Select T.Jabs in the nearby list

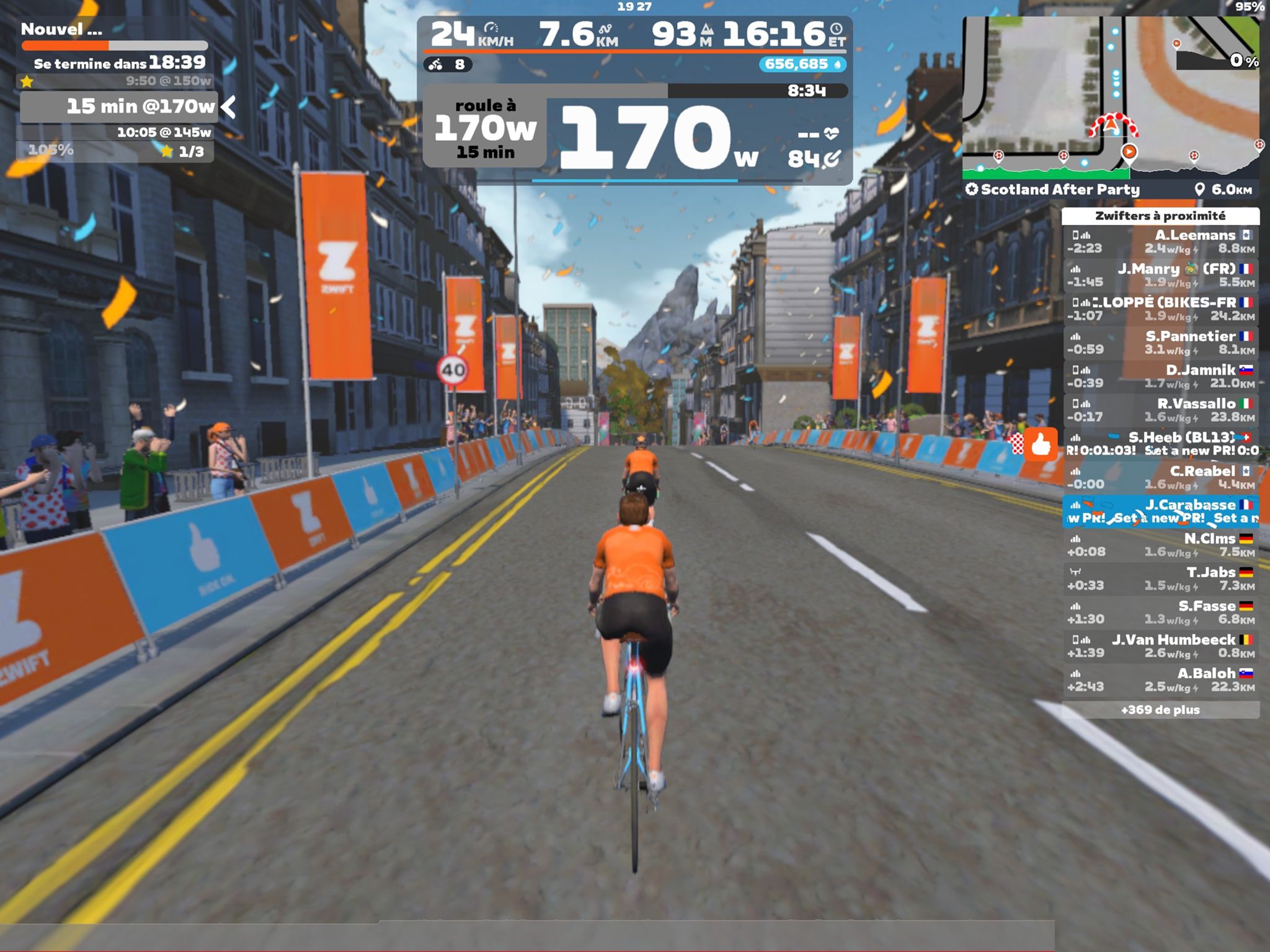[1160, 578]
